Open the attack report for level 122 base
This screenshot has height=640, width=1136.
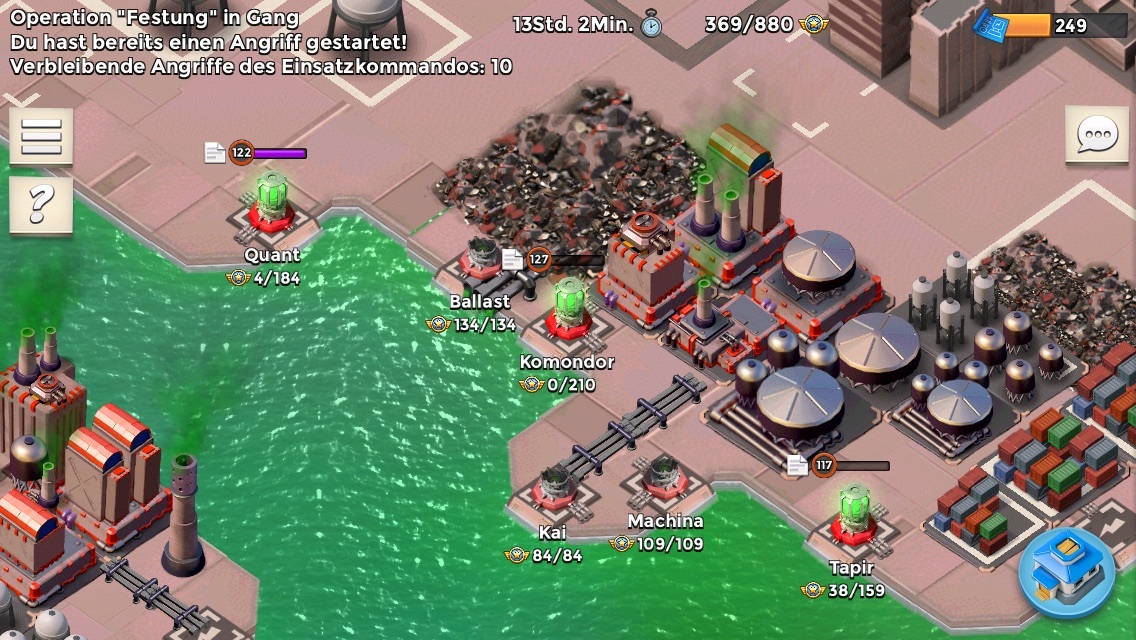click(215, 152)
